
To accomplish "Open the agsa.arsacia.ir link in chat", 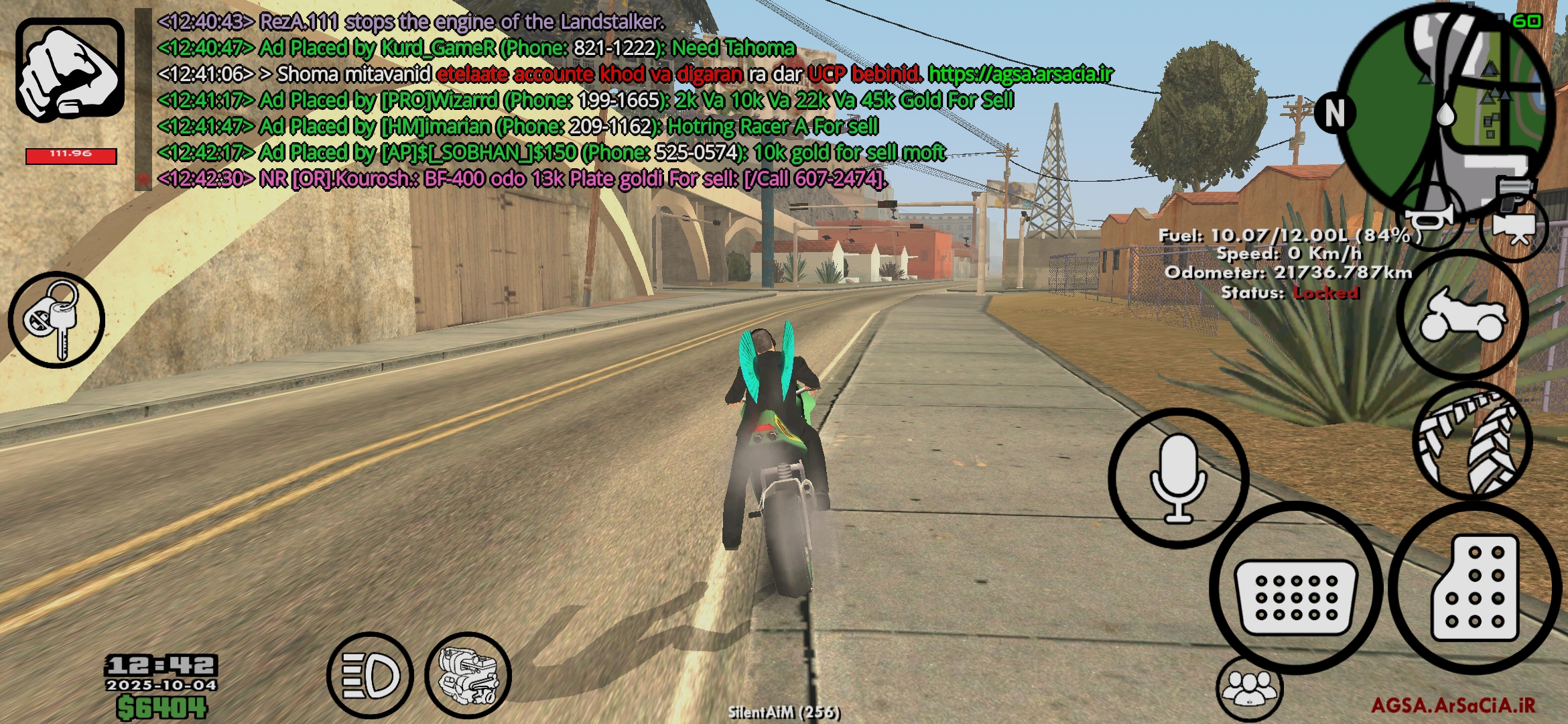I will click(1020, 74).
